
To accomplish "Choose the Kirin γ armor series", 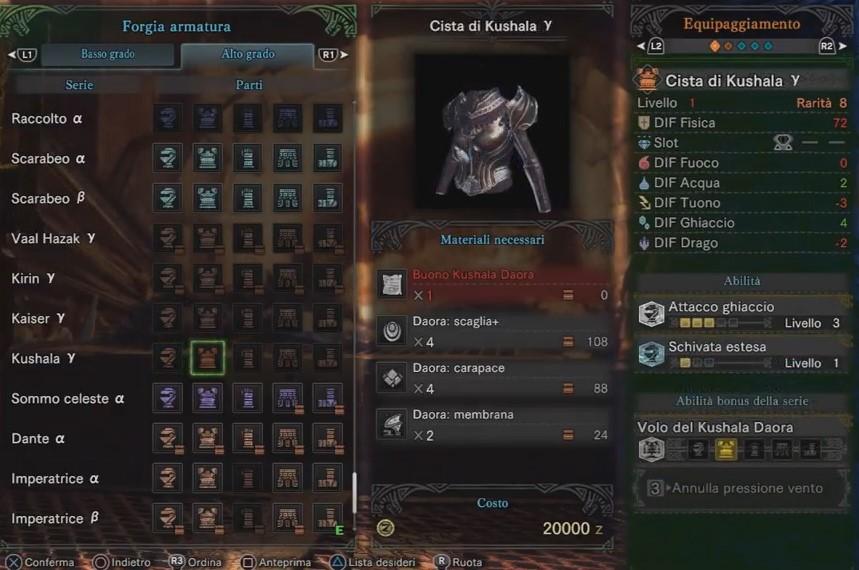I will point(39,278).
